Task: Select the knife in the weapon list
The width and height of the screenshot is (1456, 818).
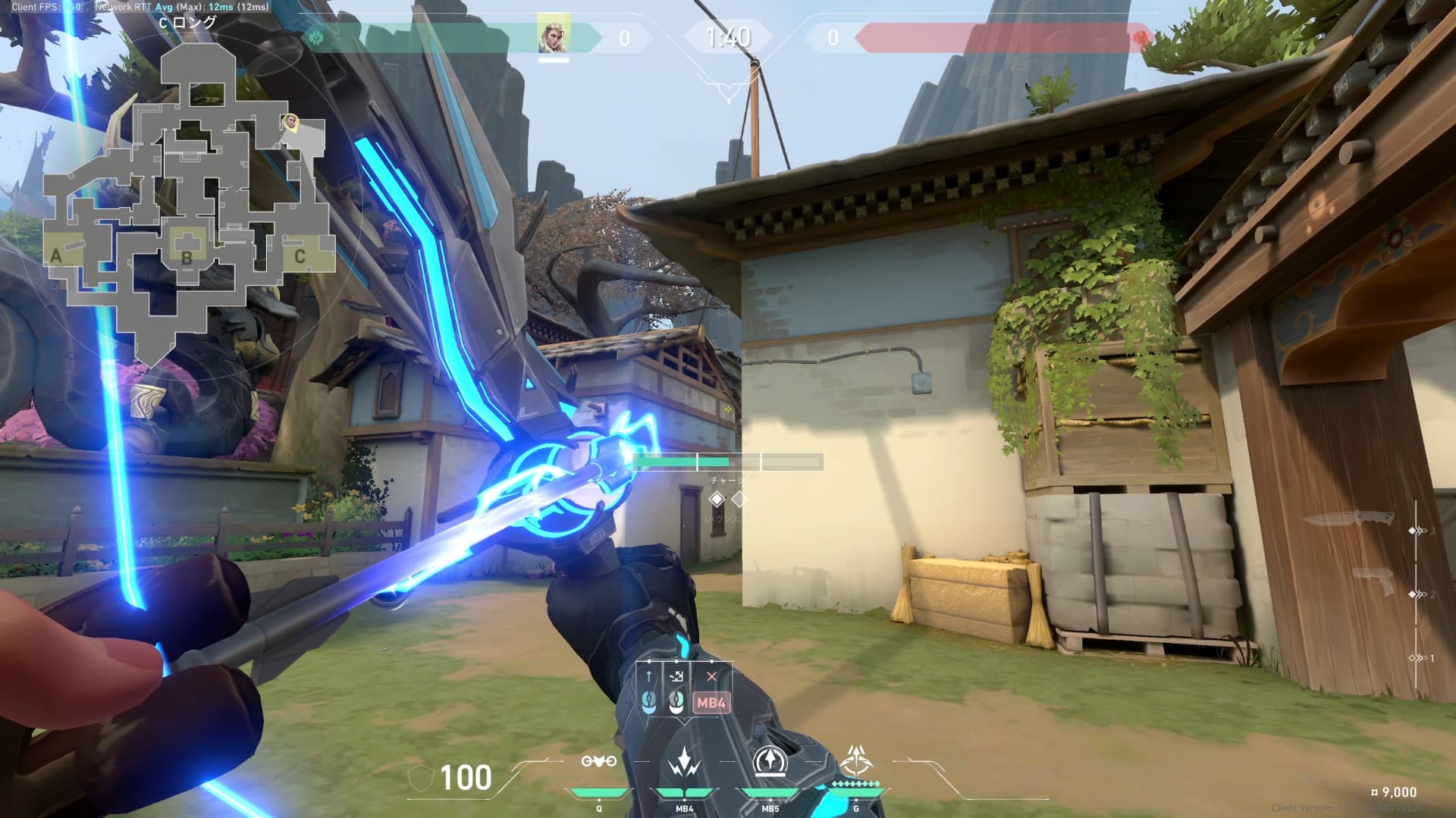Action: click(x=1350, y=519)
